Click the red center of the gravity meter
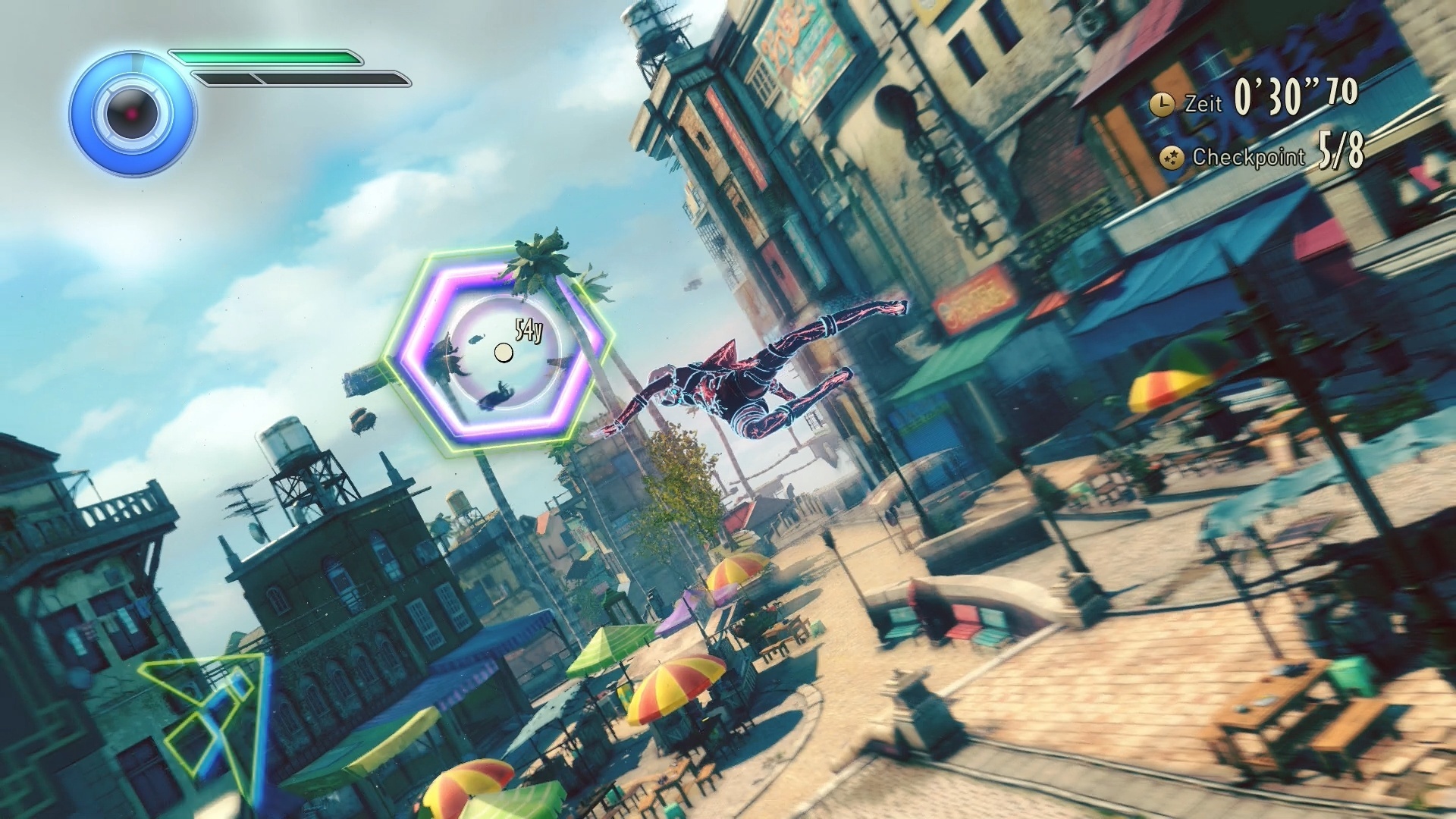 click(130, 112)
